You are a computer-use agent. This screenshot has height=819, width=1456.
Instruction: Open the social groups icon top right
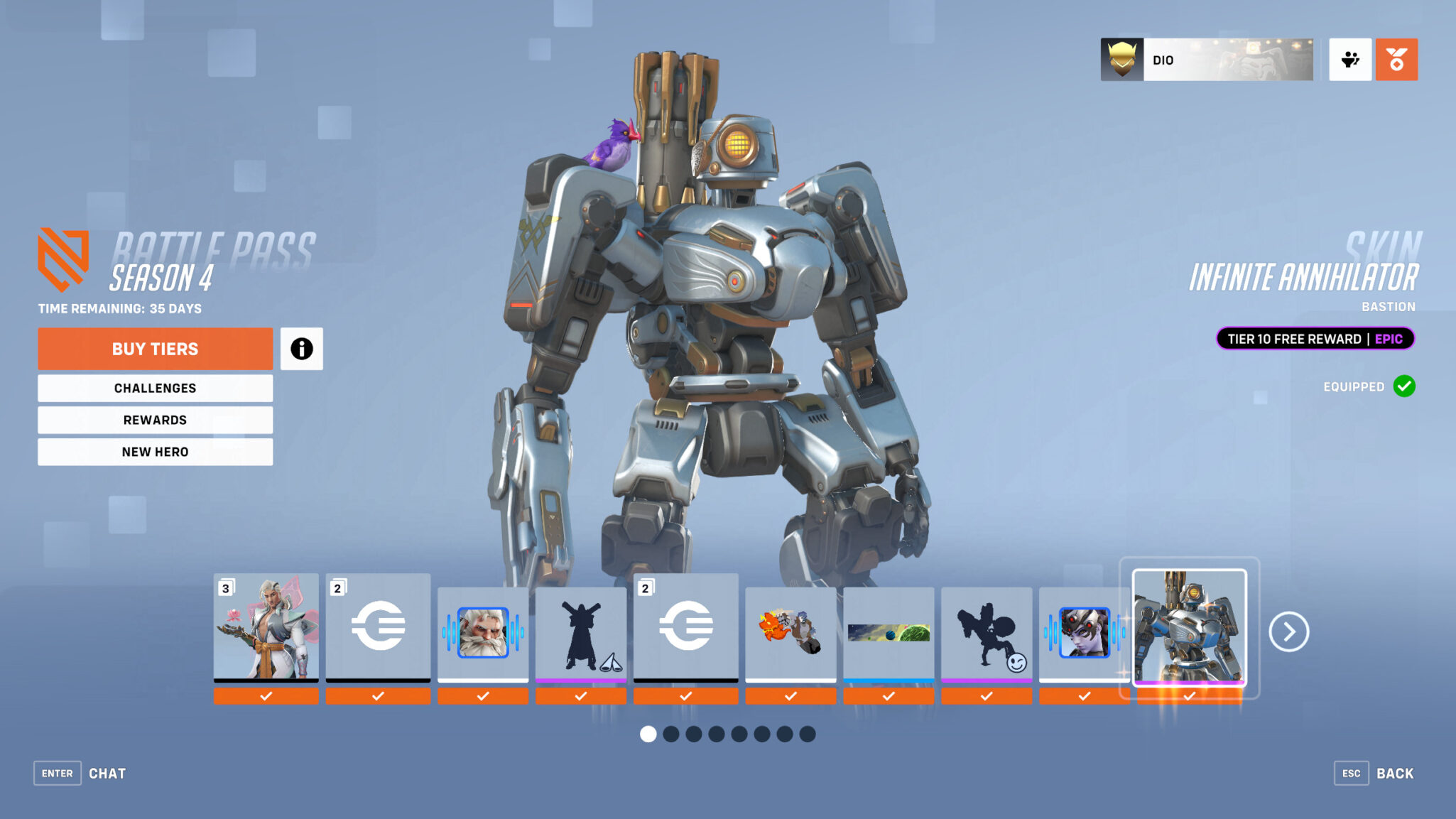(1349, 60)
